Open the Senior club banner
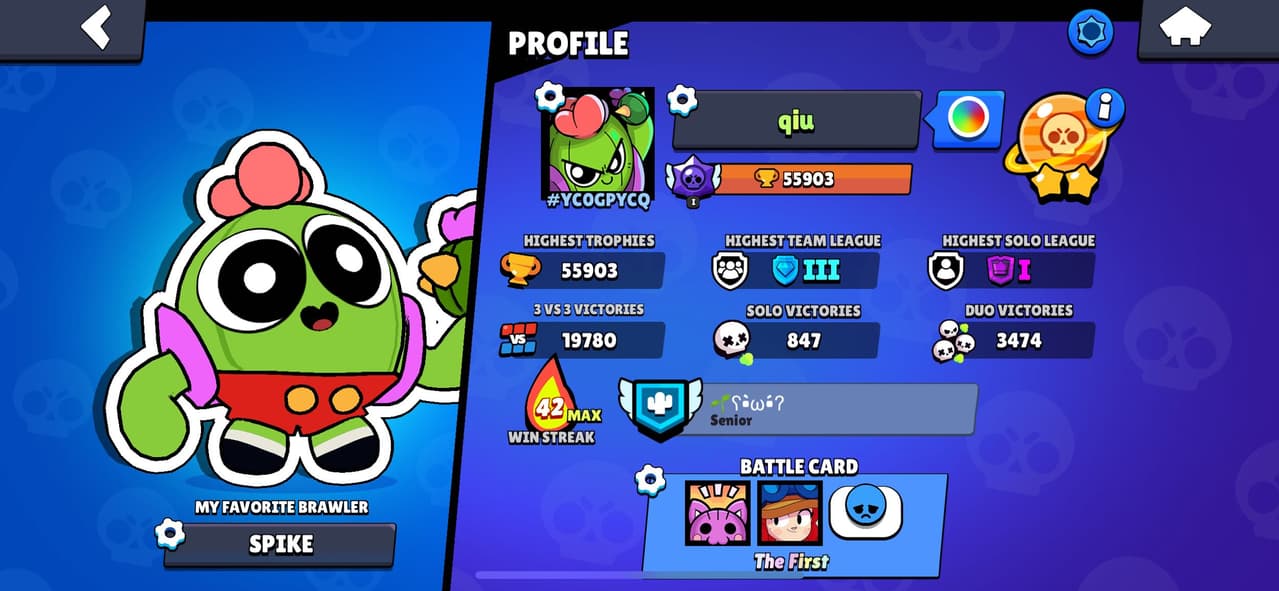1279x591 pixels. pos(799,409)
